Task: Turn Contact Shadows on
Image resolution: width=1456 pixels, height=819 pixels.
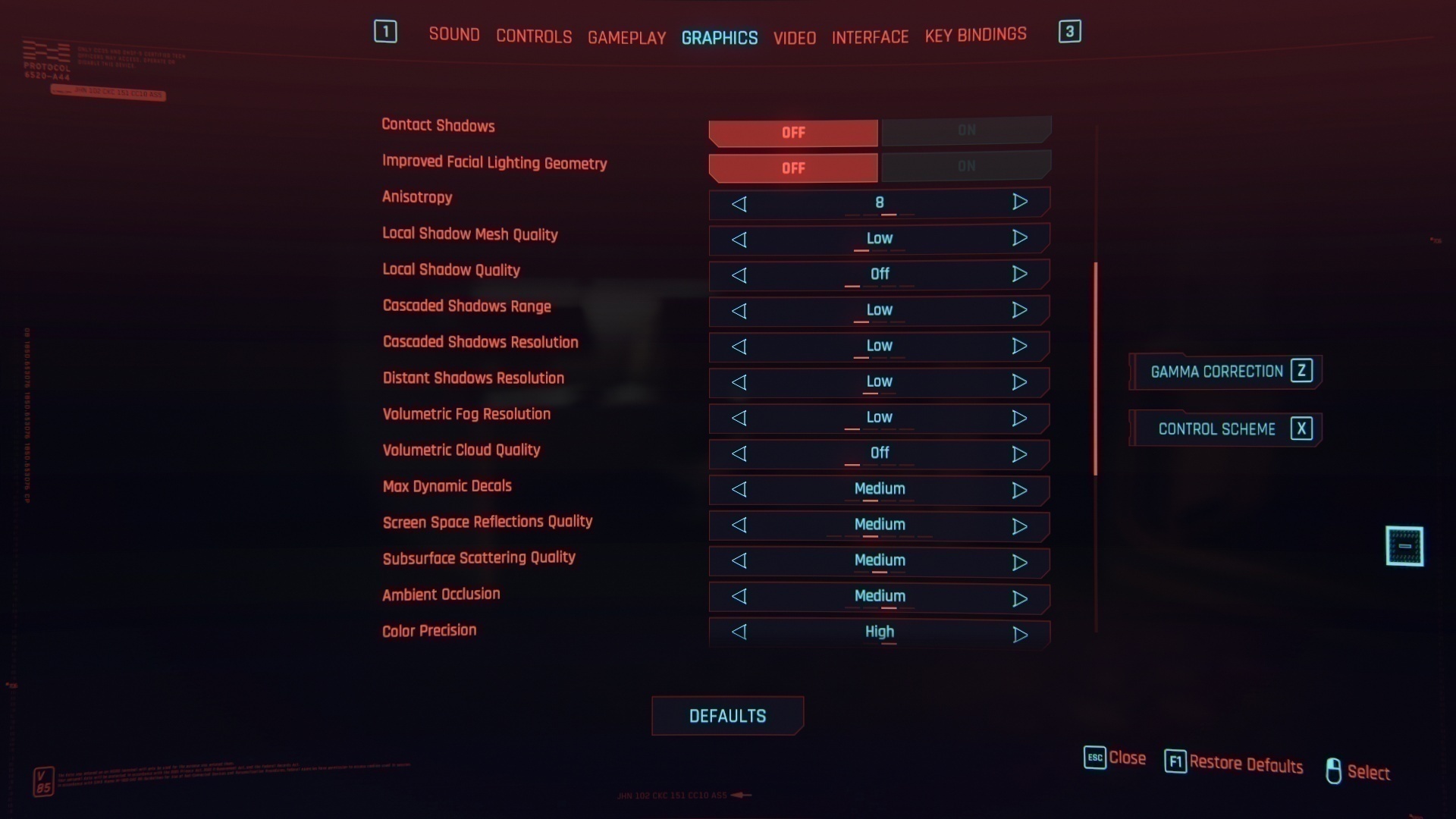Action: tap(965, 131)
